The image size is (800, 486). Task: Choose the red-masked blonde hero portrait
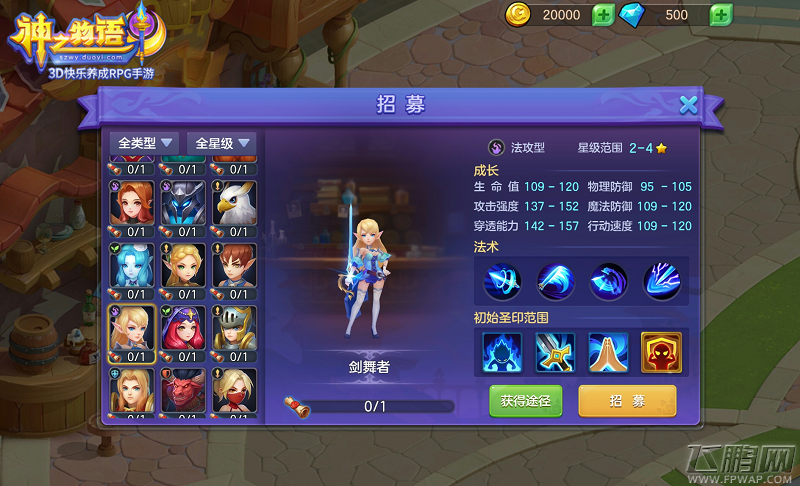(x=235, y=389)
